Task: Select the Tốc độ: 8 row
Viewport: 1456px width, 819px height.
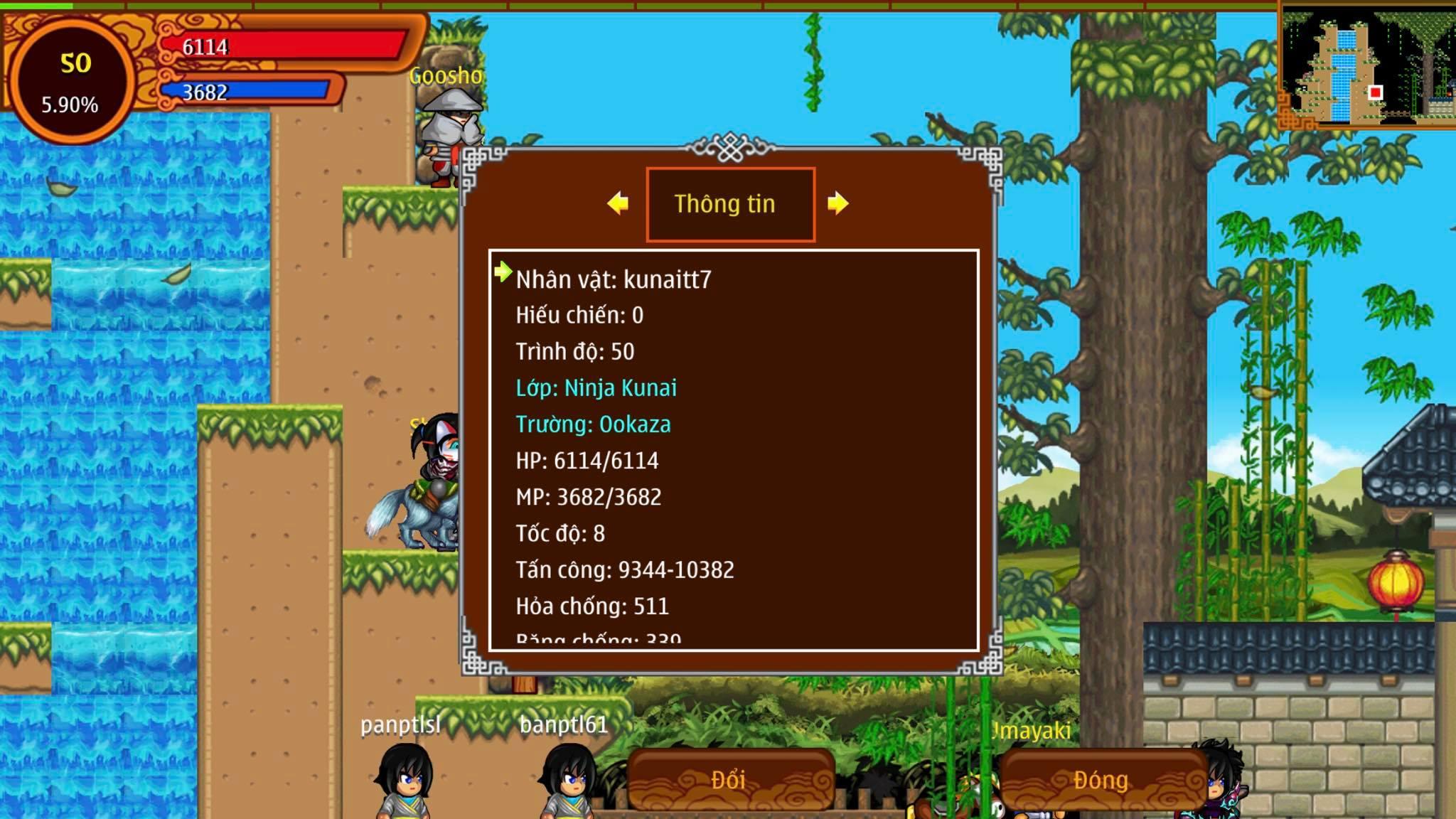Action: click(560, 533)
